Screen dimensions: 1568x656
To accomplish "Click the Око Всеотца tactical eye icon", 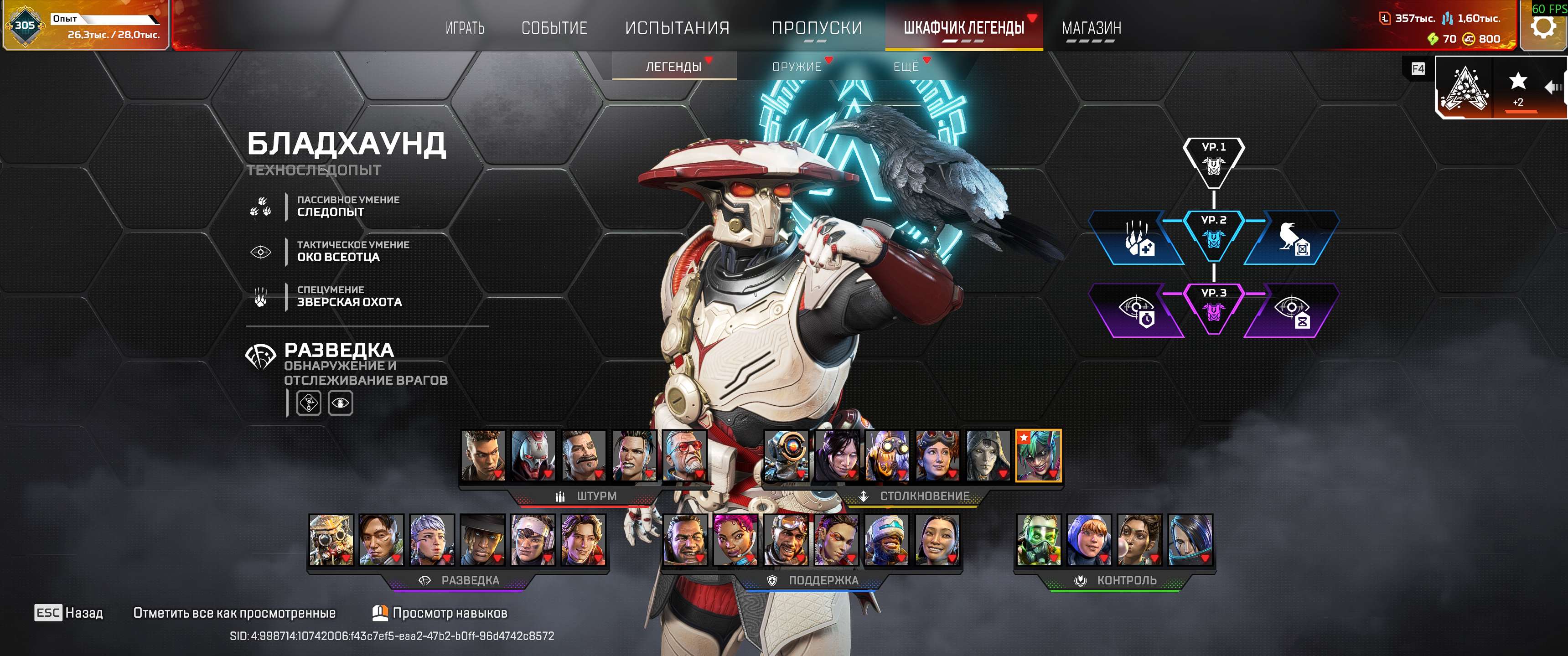I will pos(262,251).
